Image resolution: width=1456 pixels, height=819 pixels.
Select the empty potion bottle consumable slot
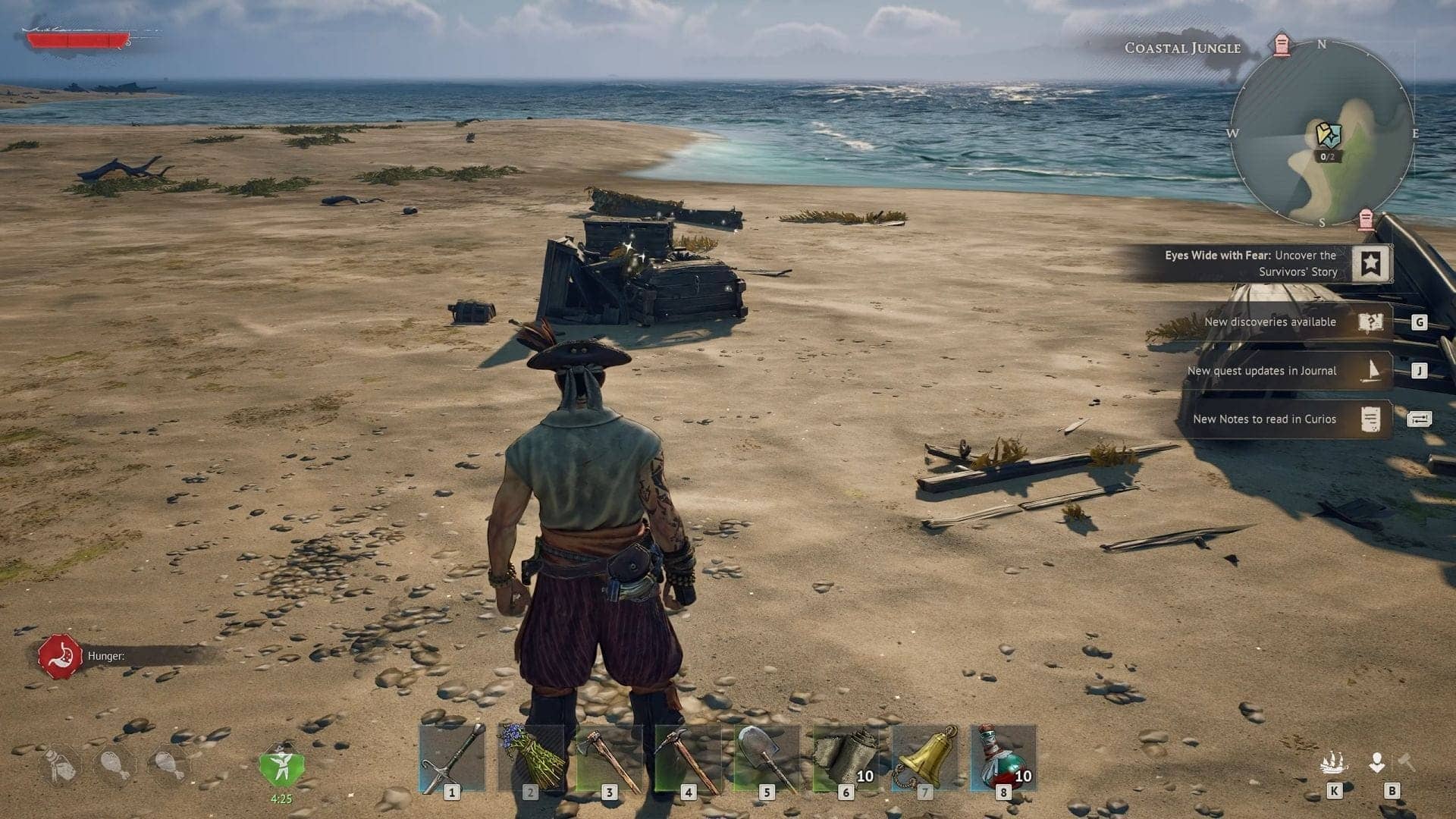coord(60,766)
